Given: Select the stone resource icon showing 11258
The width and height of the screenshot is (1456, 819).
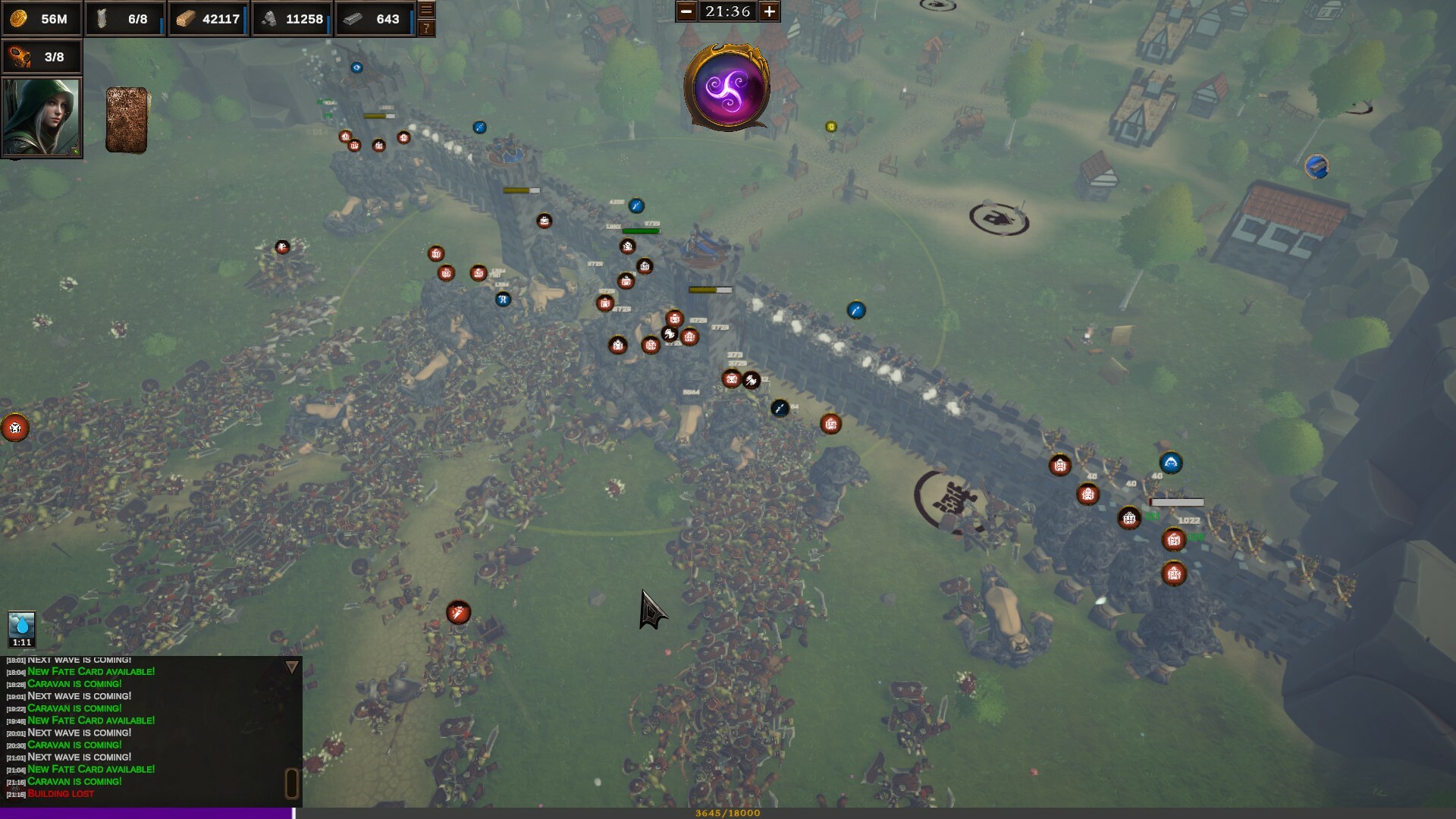Looking at the screenshot, I should [291, 19].
